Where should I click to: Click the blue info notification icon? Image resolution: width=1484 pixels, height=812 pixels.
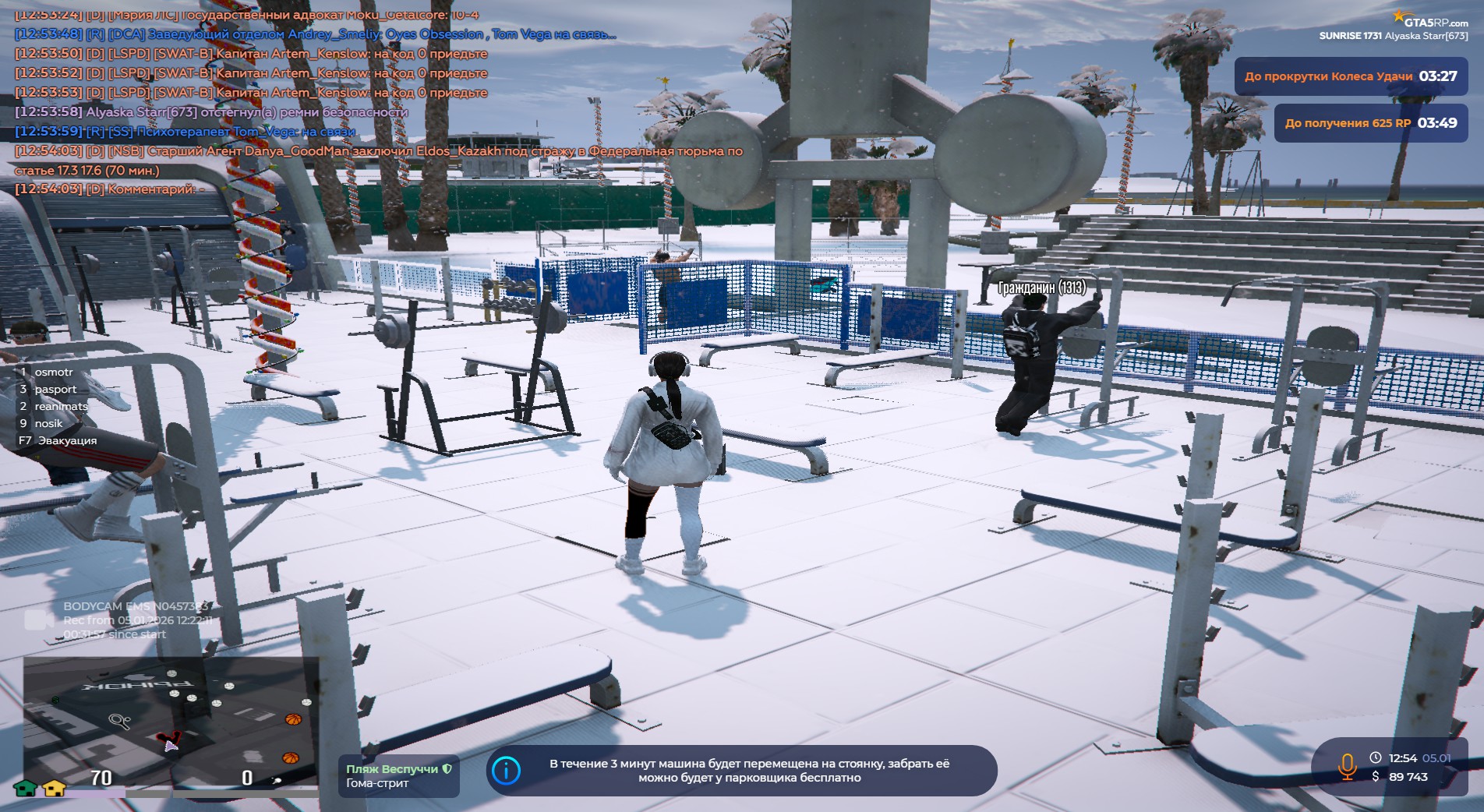click(x=507, y=771)
